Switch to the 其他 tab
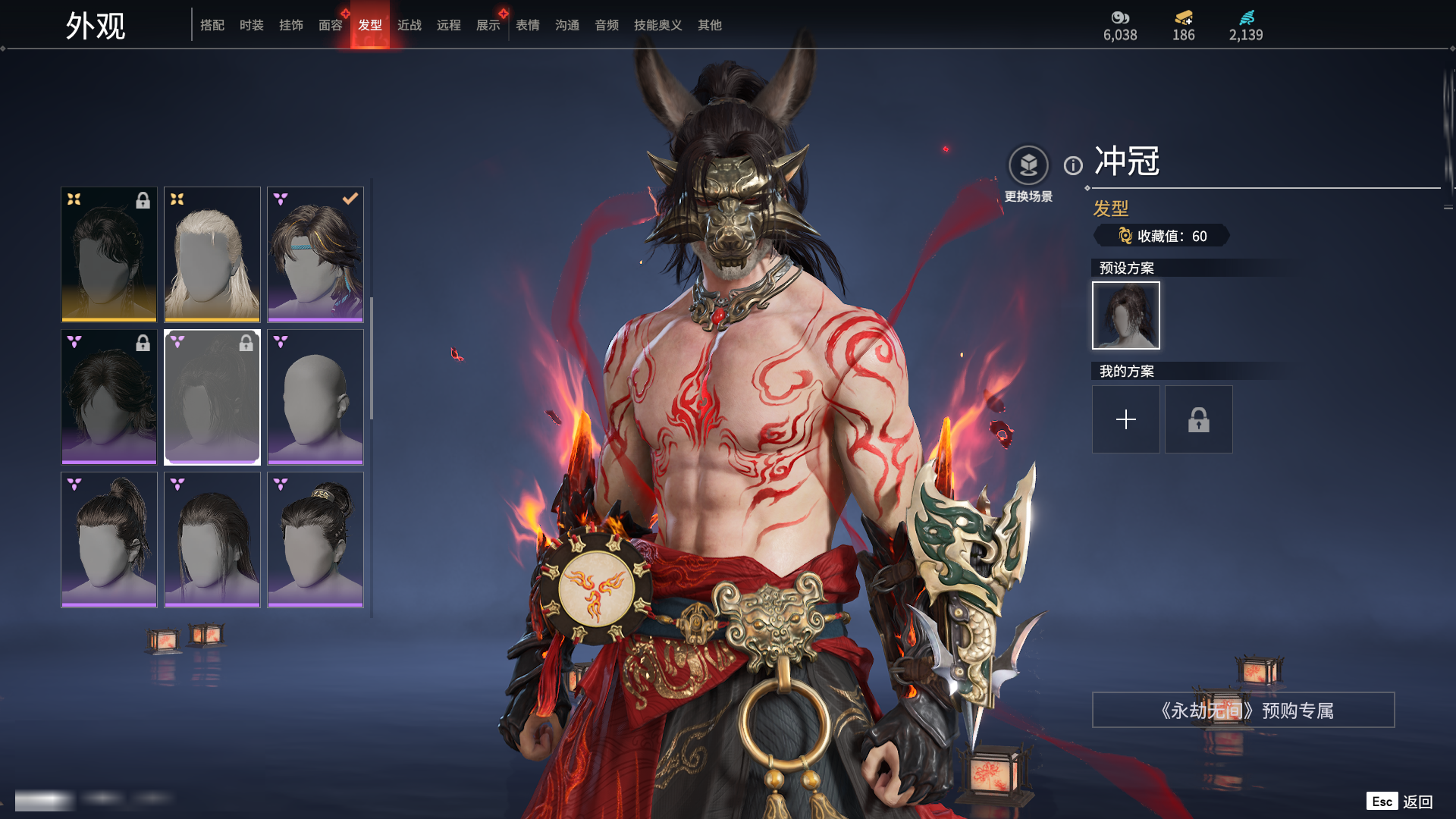The width and height of the screenshot is (1456, 819). [x=710, y=25]
